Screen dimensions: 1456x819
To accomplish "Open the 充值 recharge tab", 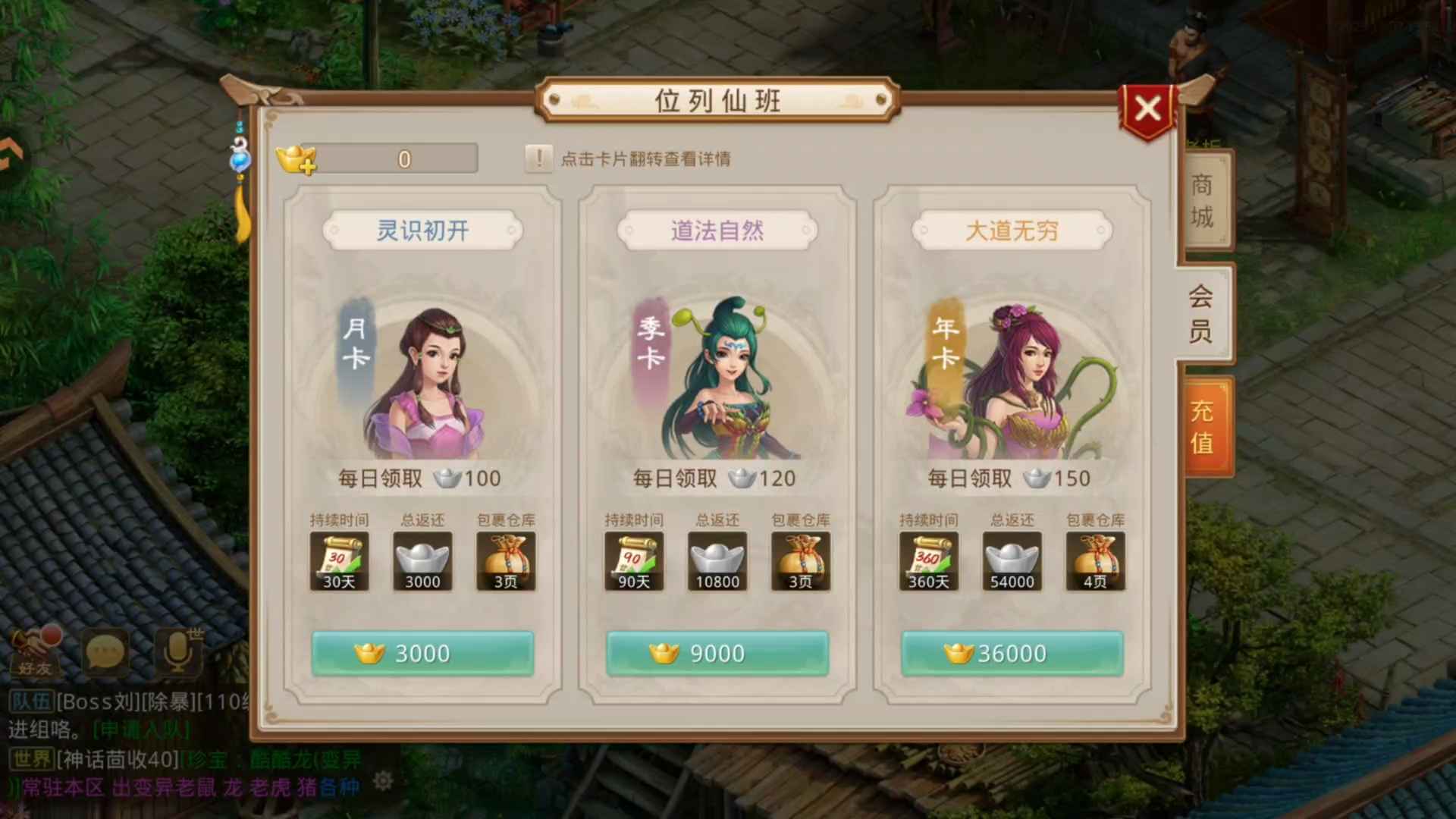I will point(1202,426).
